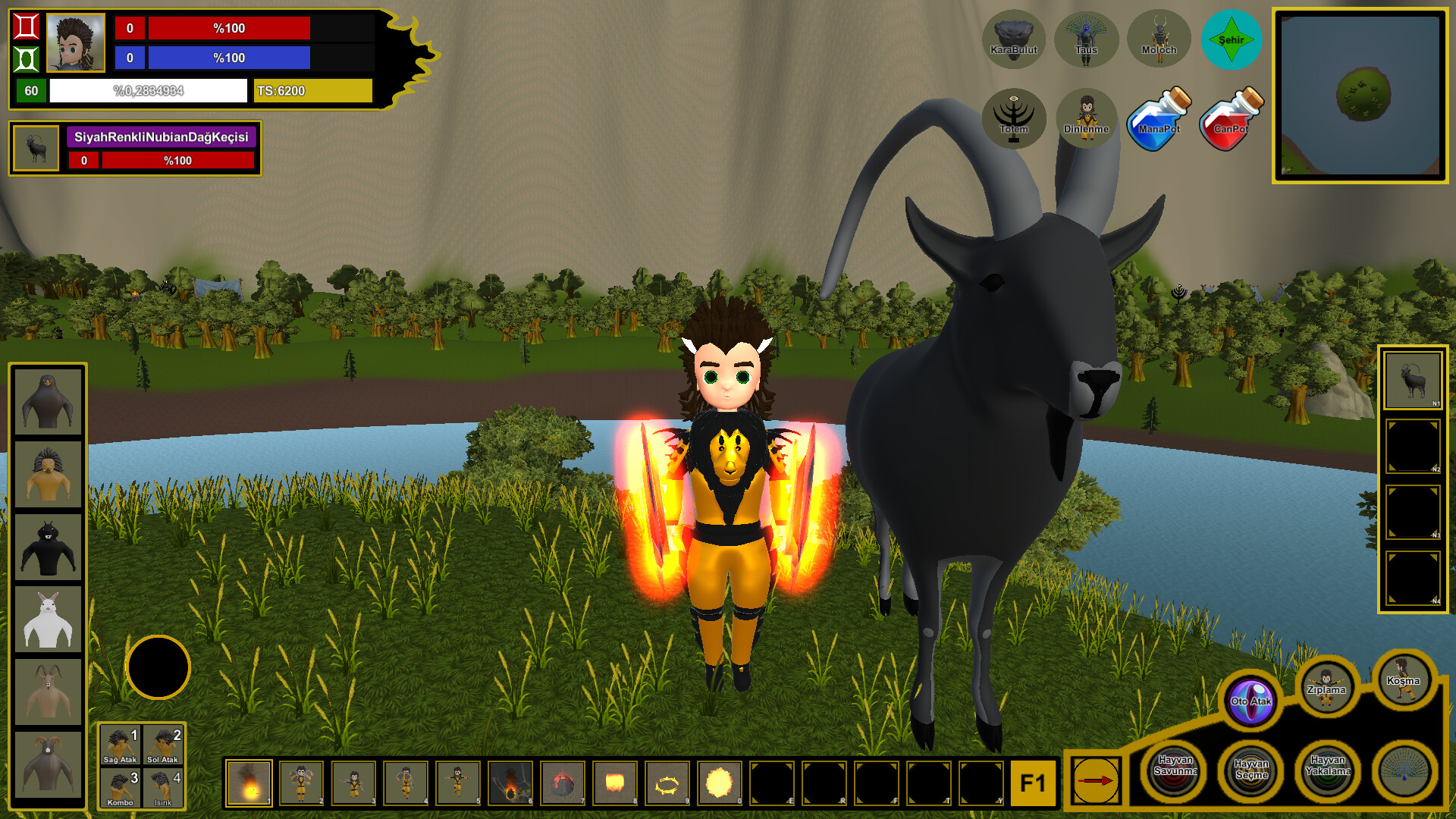The image size is (1456, 819).
Task: Select the Hayvan Seçme skill
Action: coord(1254,771)
